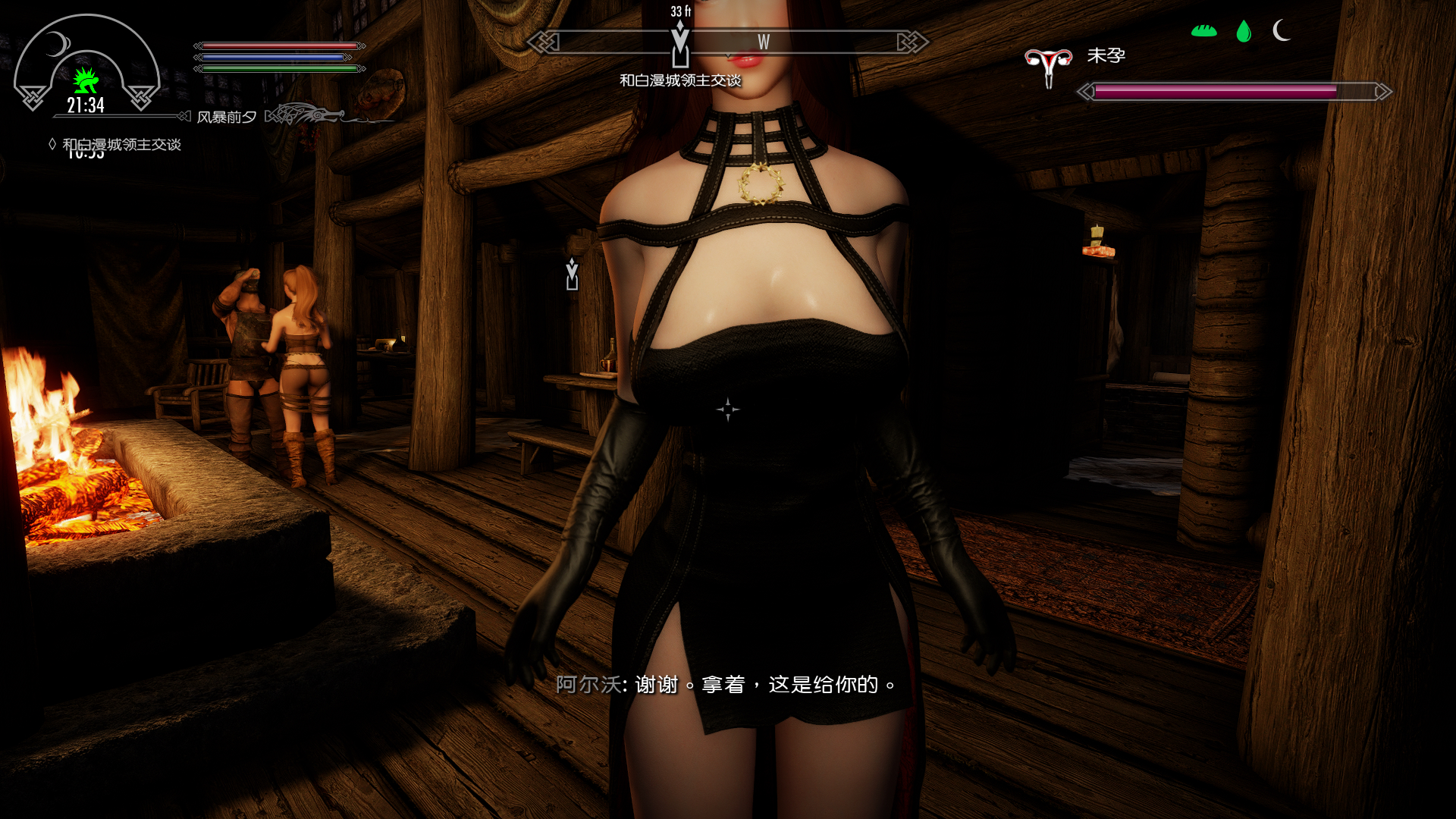This screenshot has height=819, width=1456.
Task: Click the 风暴前夕 quest title
Action: pos(226,117)
